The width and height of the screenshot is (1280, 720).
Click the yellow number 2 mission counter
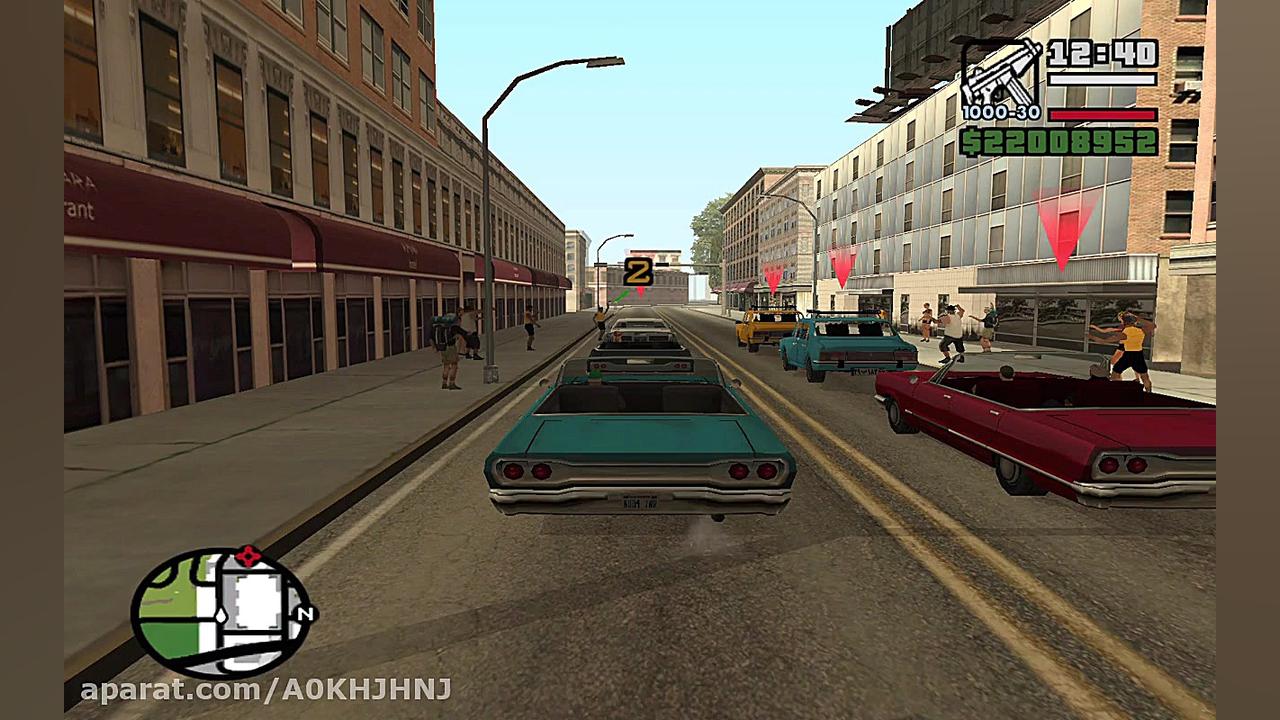pyautogui.click(x=637, y=271)
